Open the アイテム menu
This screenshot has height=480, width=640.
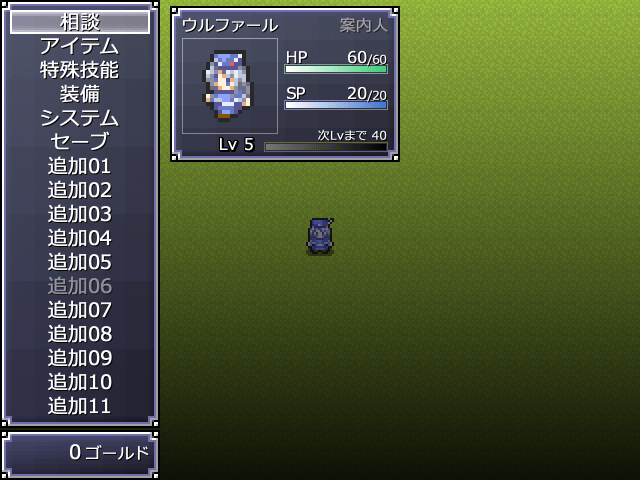coord(80,46)
